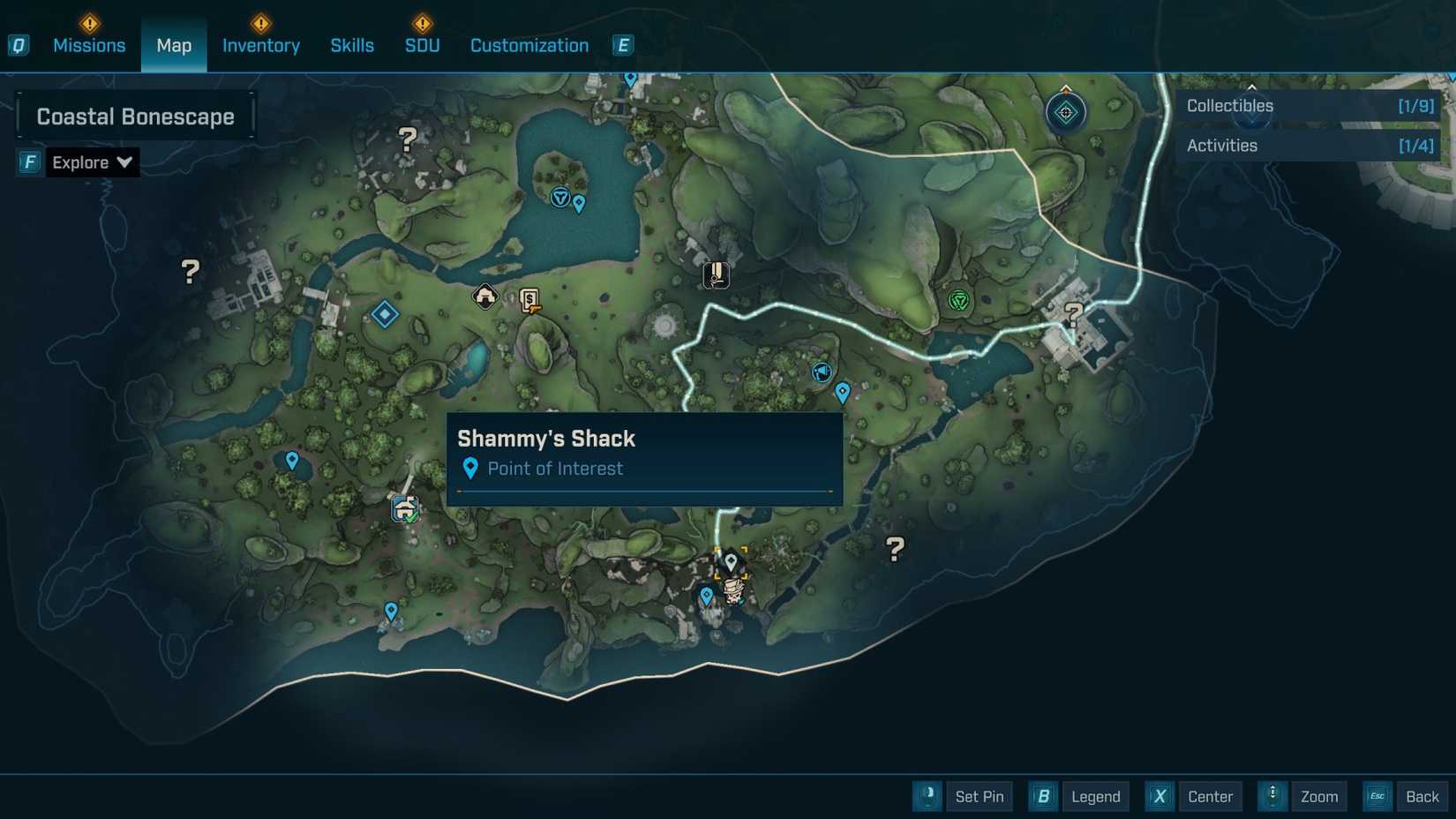The image size is (1456, 819).
Task: Click the highlighted Shammy's Shack pin marker
Action: 731,560
